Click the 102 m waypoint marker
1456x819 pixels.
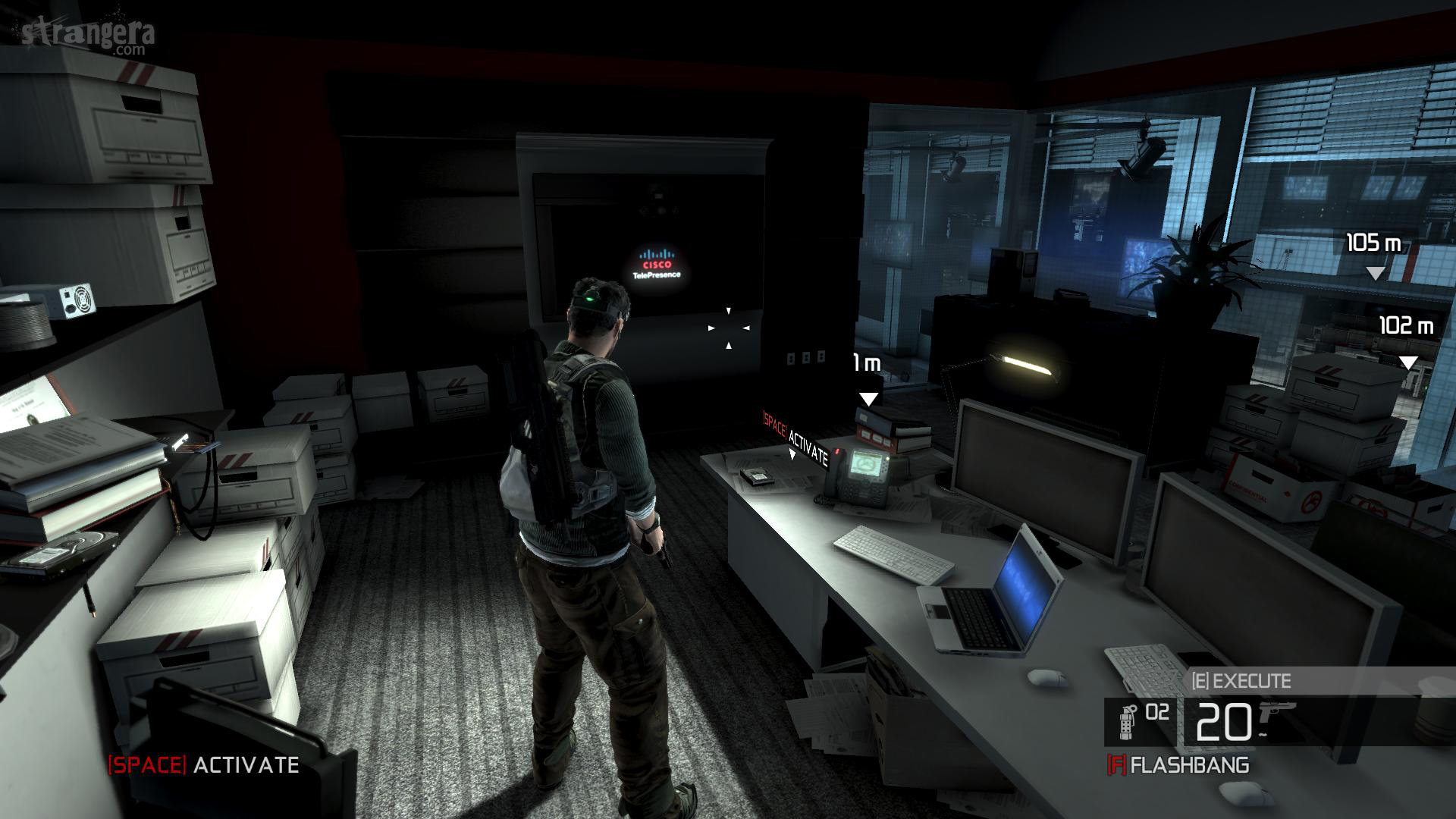1408,362
